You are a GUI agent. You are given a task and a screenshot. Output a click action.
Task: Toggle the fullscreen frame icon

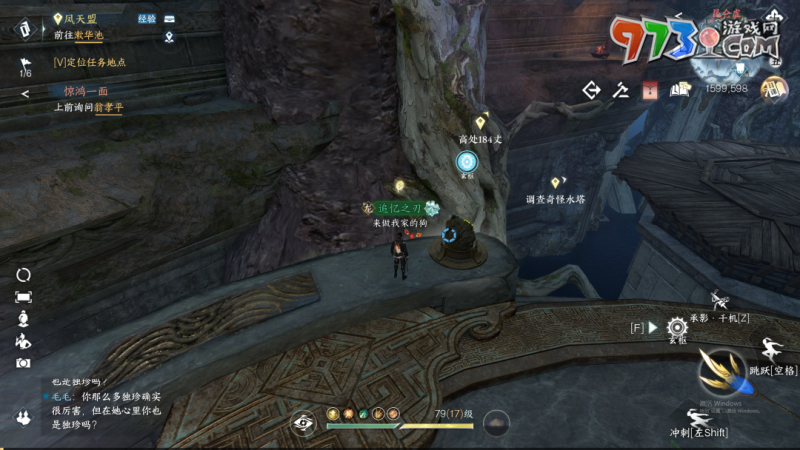(x=23, y=297)
